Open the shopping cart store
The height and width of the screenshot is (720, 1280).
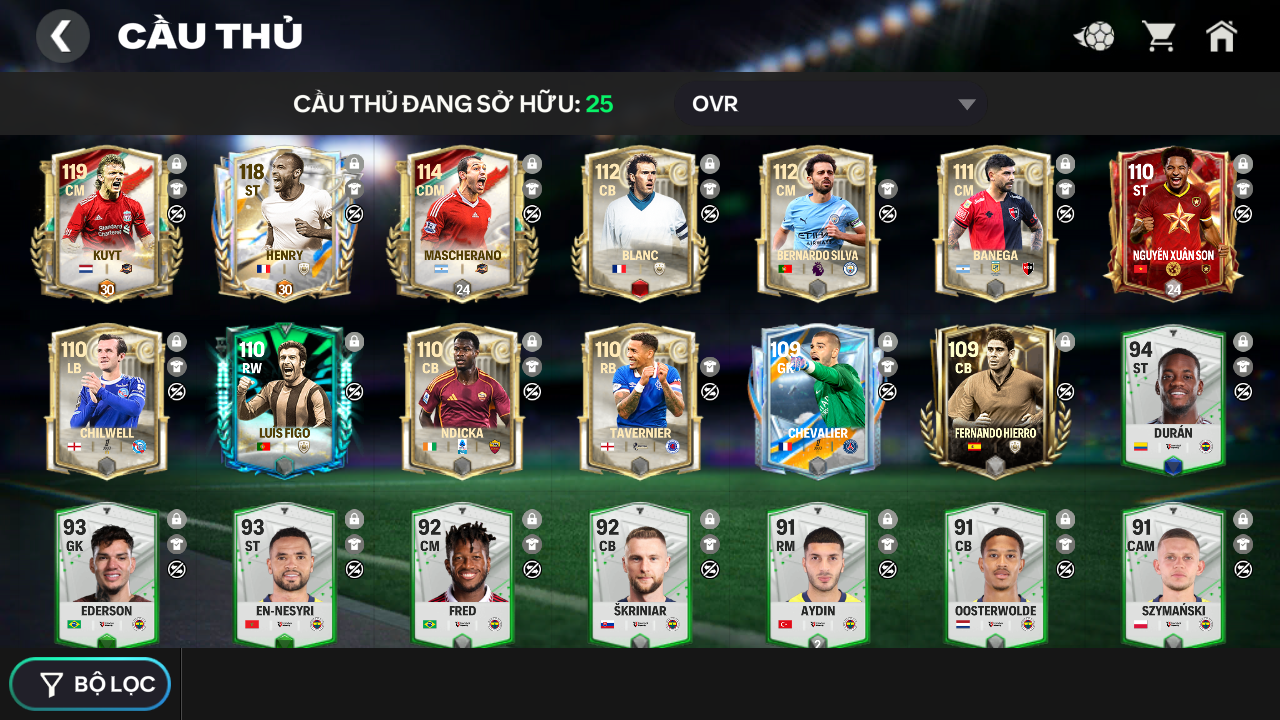1159,36
